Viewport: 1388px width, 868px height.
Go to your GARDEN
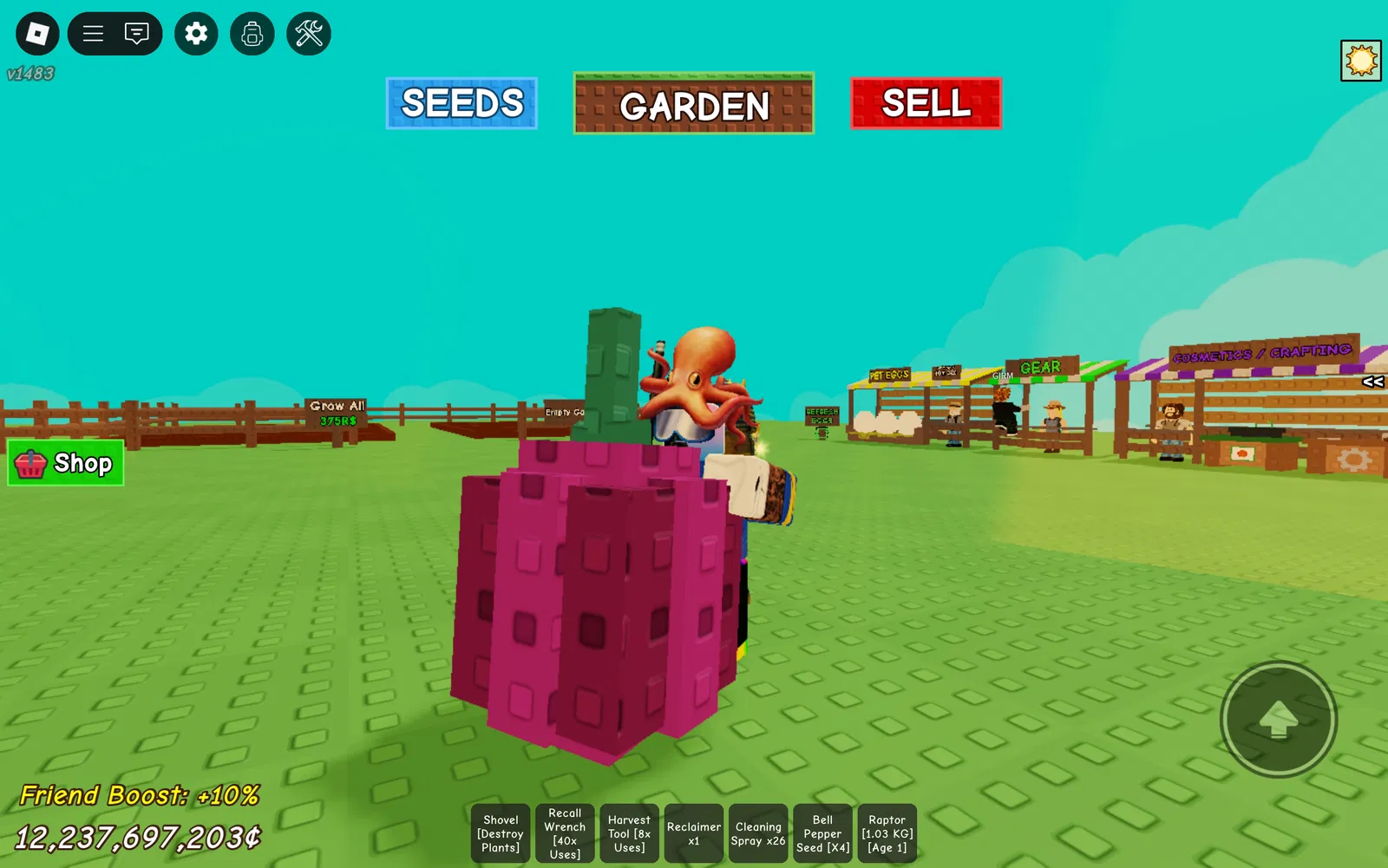693,104
